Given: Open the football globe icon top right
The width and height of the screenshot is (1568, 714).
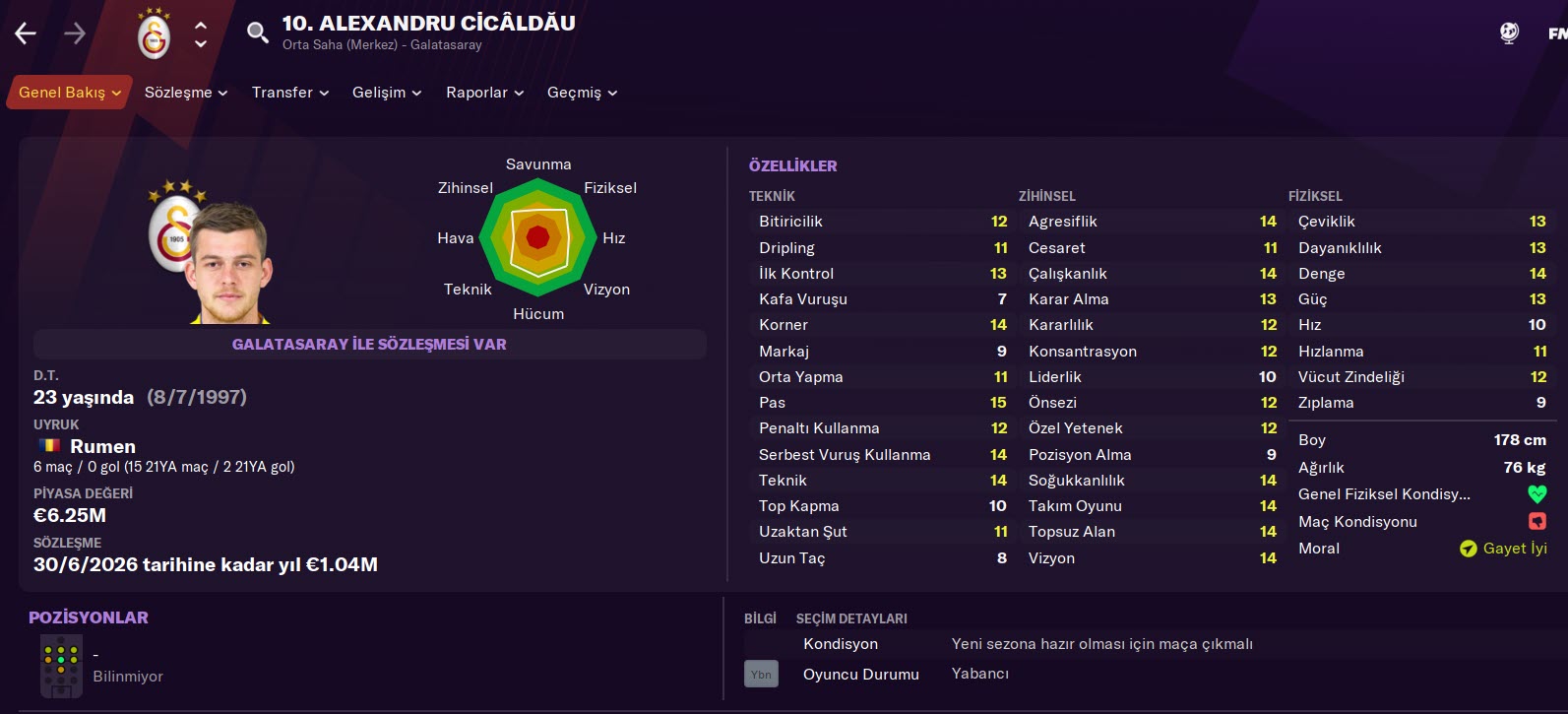Looking at the screenshot, I should coord(1509,33).
